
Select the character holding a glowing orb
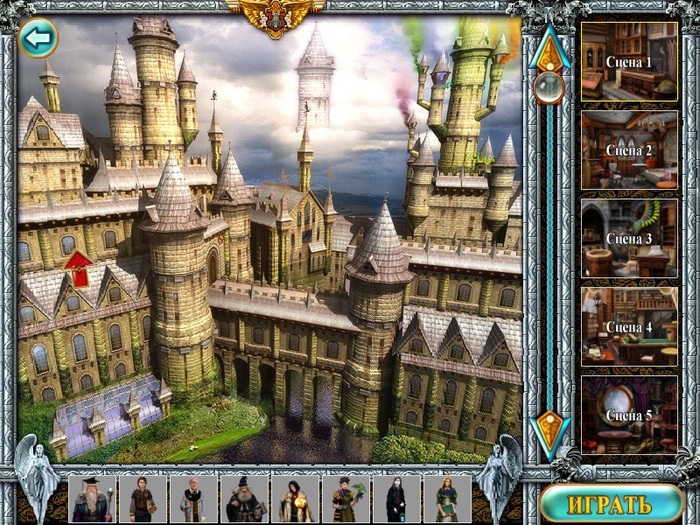[296, 499]
